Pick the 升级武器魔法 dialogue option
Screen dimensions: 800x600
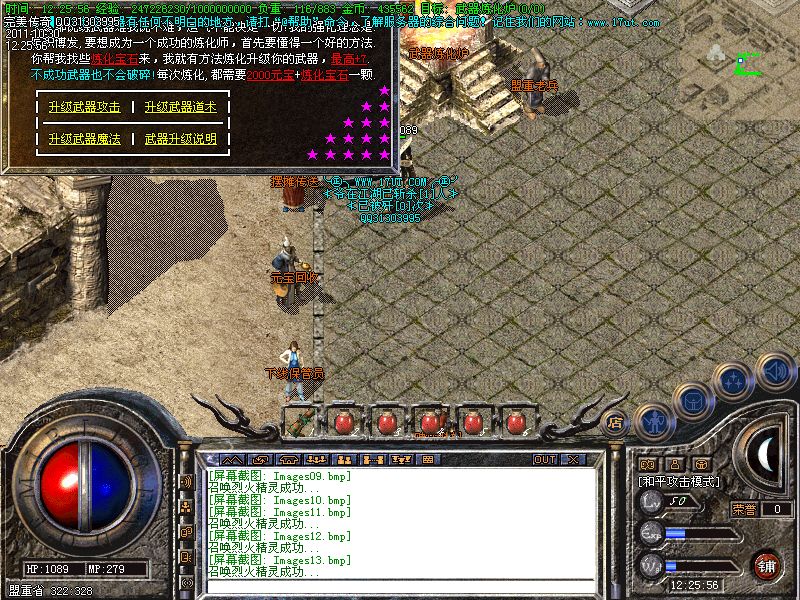pyautogui.click(x=84, y=139)
